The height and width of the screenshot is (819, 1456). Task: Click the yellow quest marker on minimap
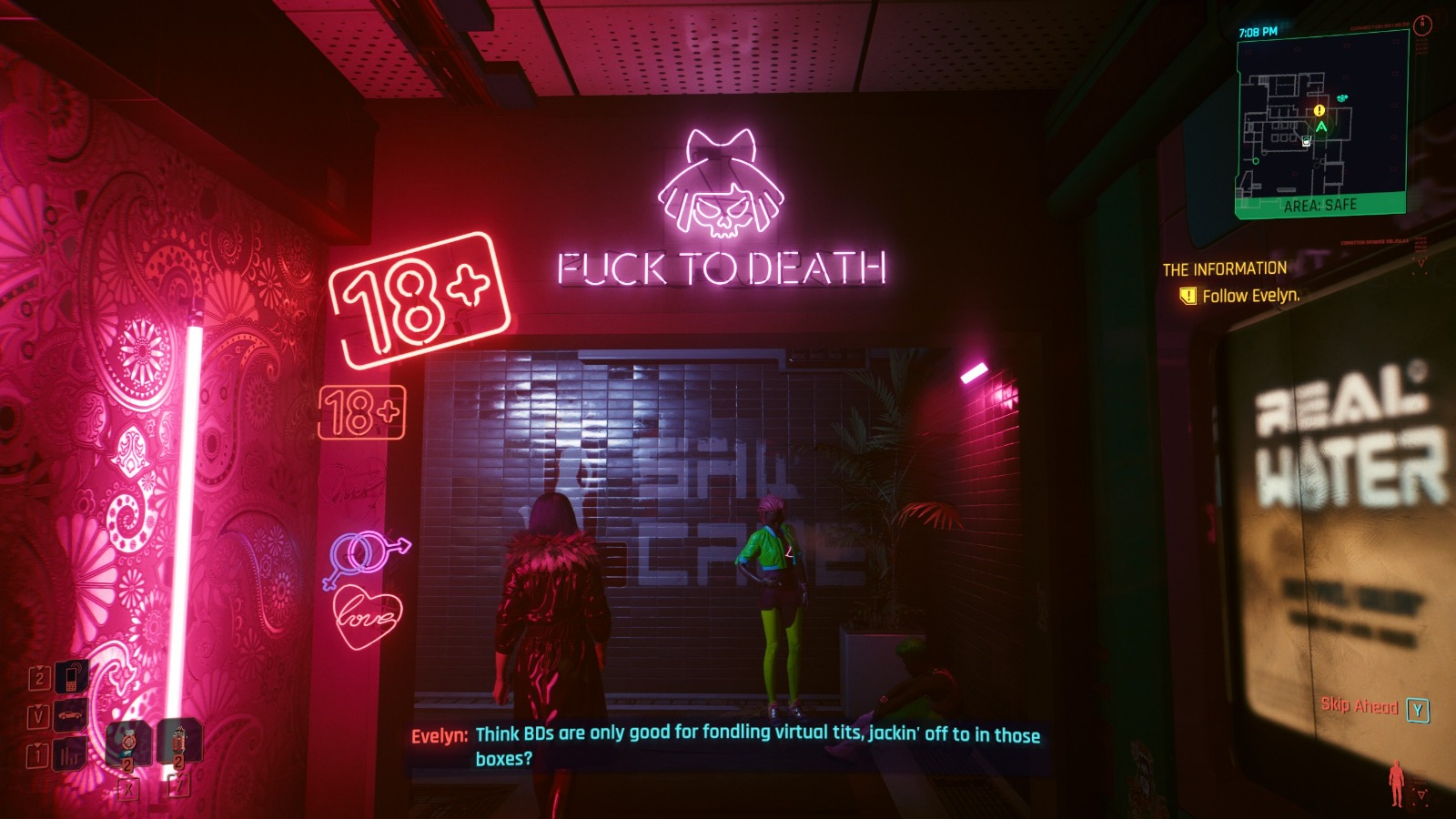1319,111
